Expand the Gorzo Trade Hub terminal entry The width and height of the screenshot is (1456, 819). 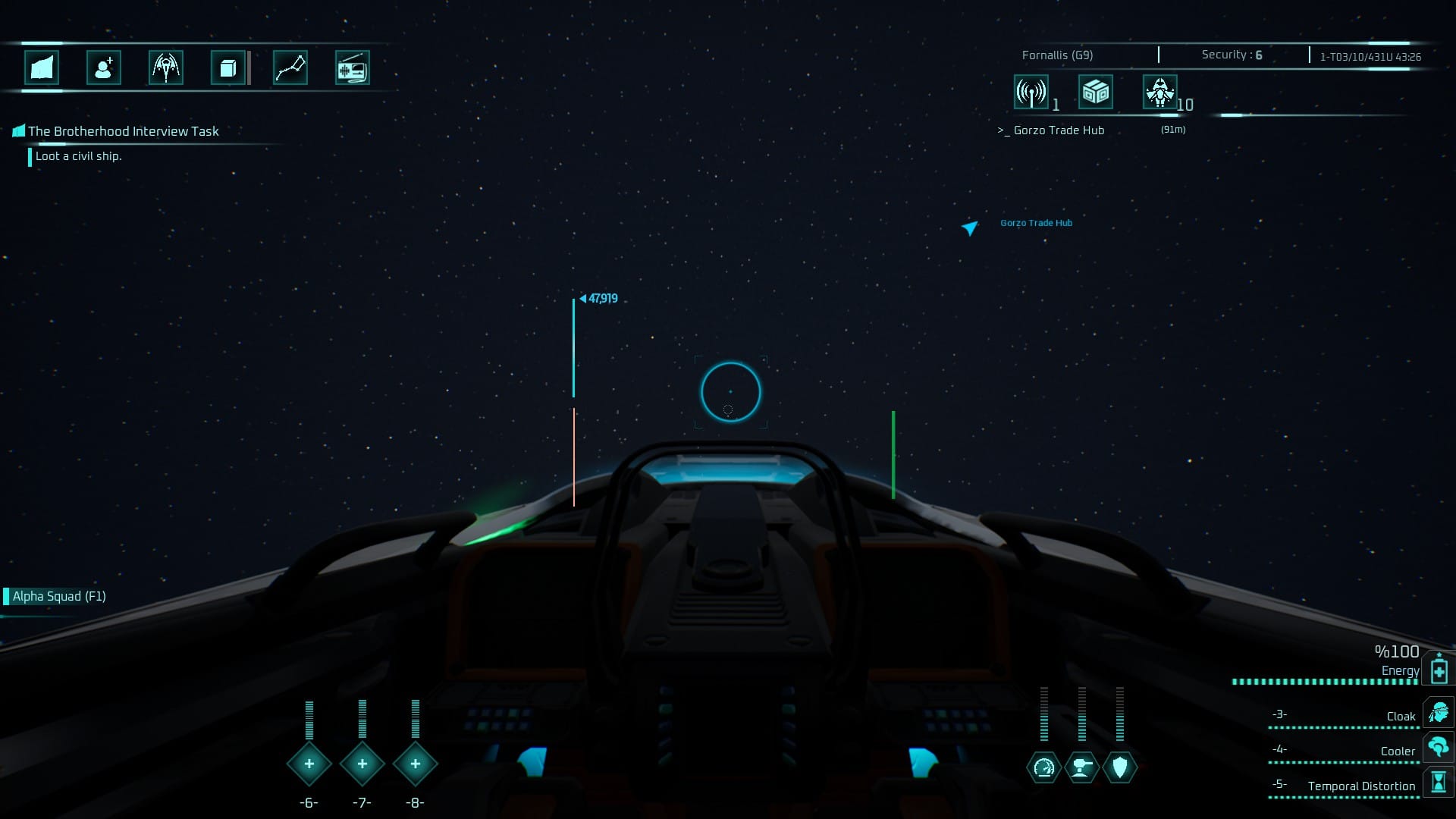tap(1052, 130)
